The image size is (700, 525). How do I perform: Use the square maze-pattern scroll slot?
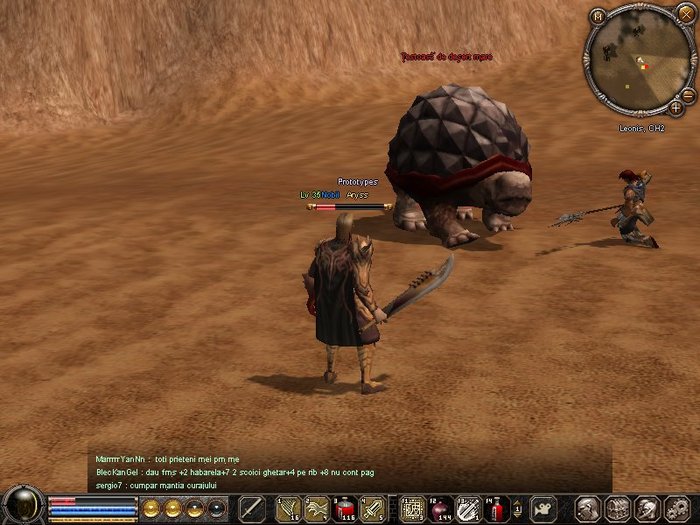411,508
